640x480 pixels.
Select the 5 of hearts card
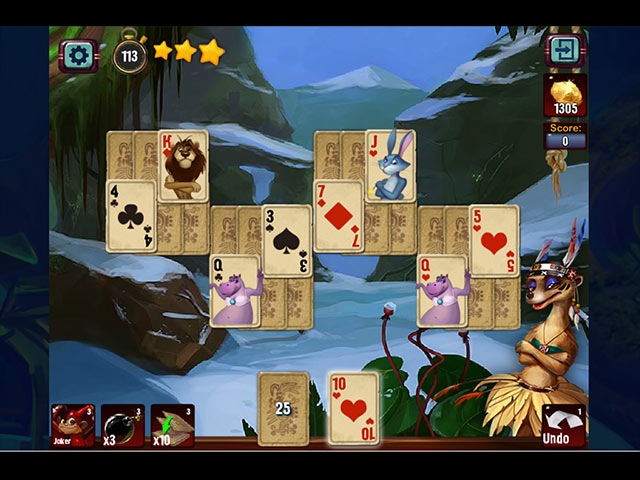(494, 240)
